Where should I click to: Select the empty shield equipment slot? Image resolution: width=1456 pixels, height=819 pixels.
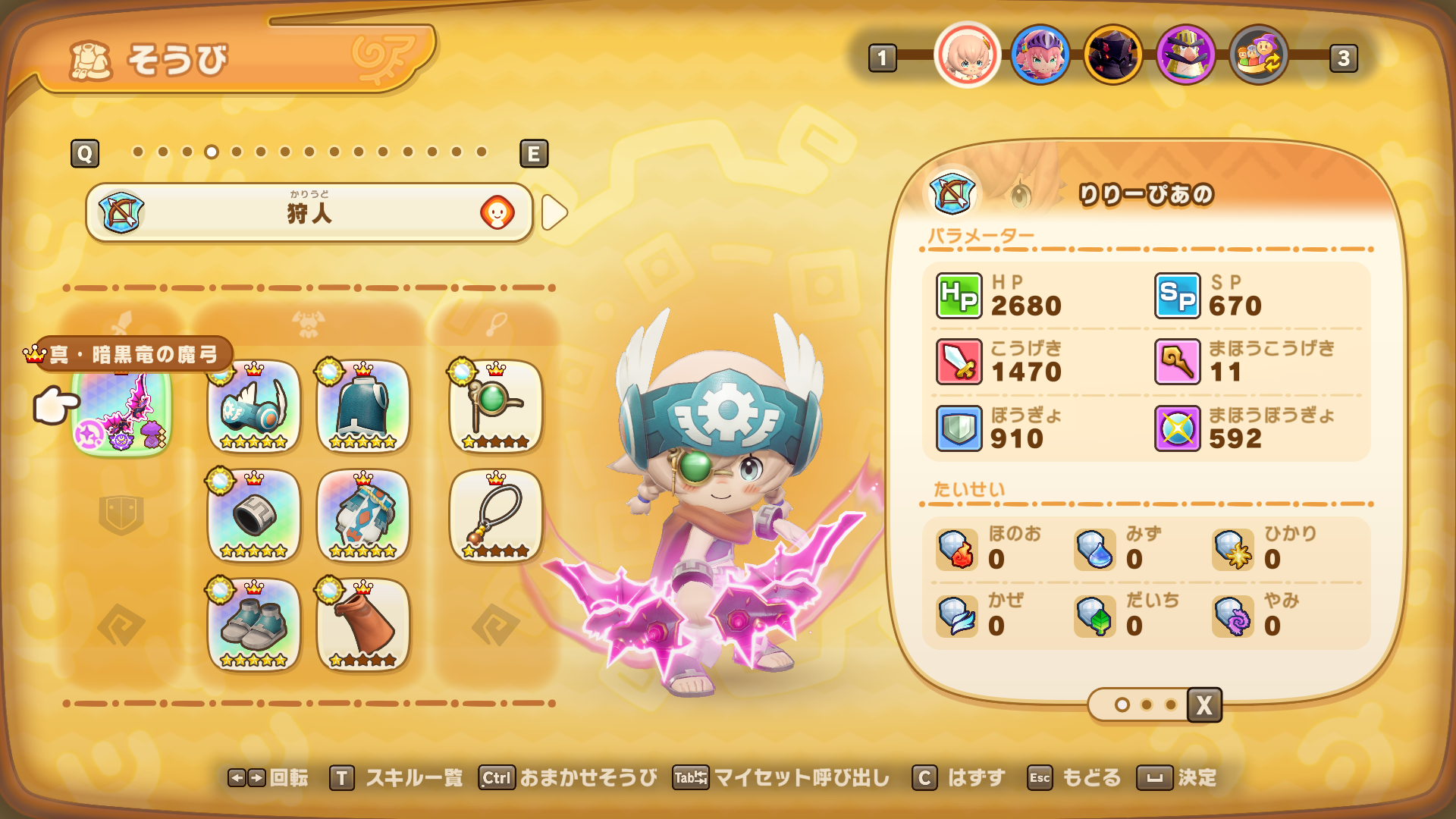coord(121,515)
